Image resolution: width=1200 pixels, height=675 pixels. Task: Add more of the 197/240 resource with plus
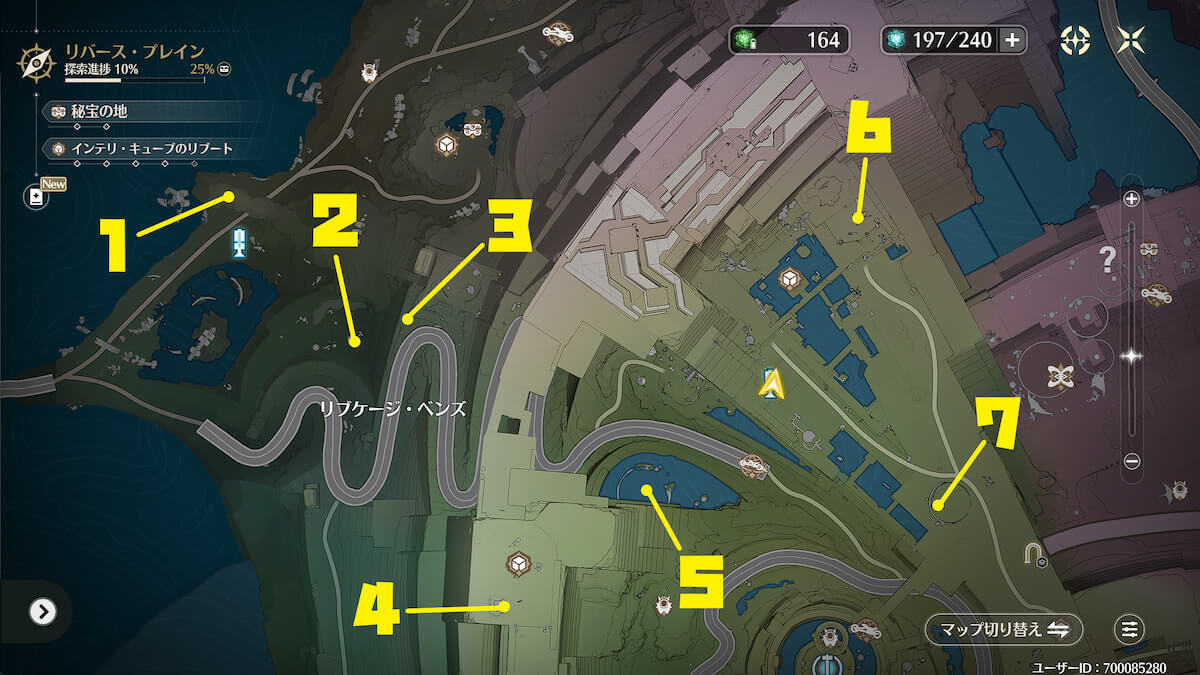click(1012, 40)
